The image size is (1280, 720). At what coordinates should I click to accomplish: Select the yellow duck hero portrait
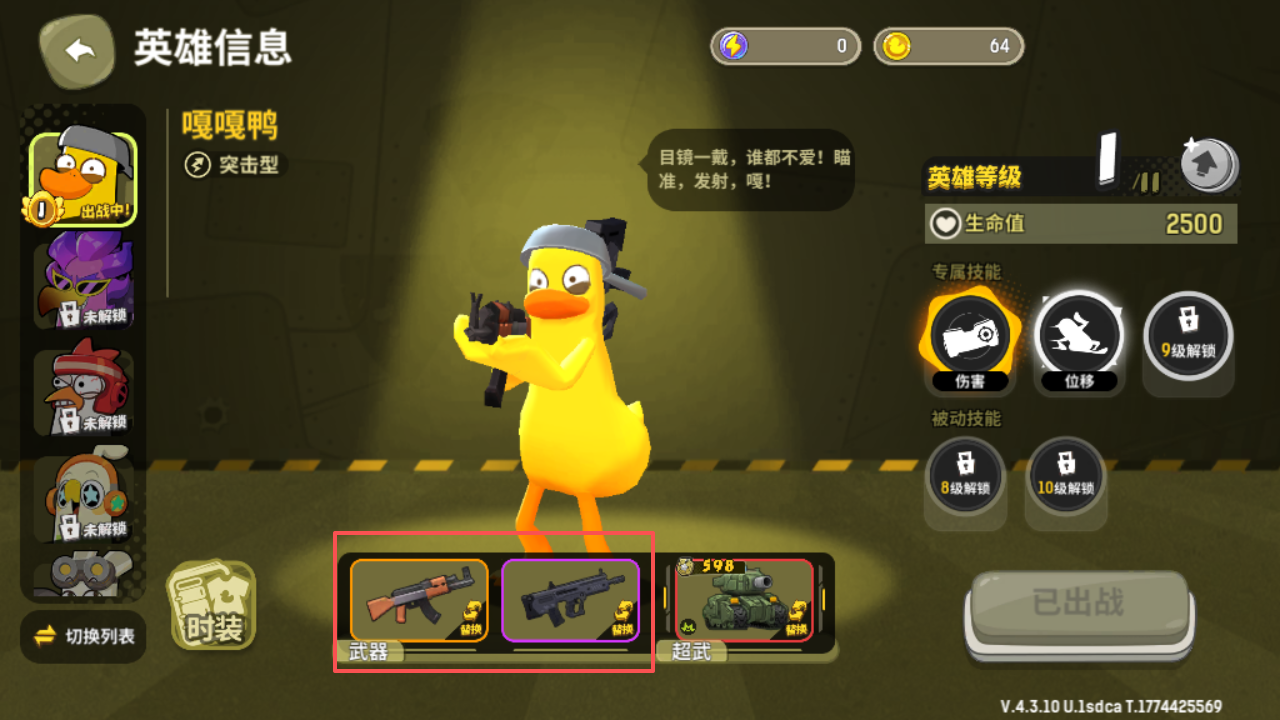click(x=83, y=180)
